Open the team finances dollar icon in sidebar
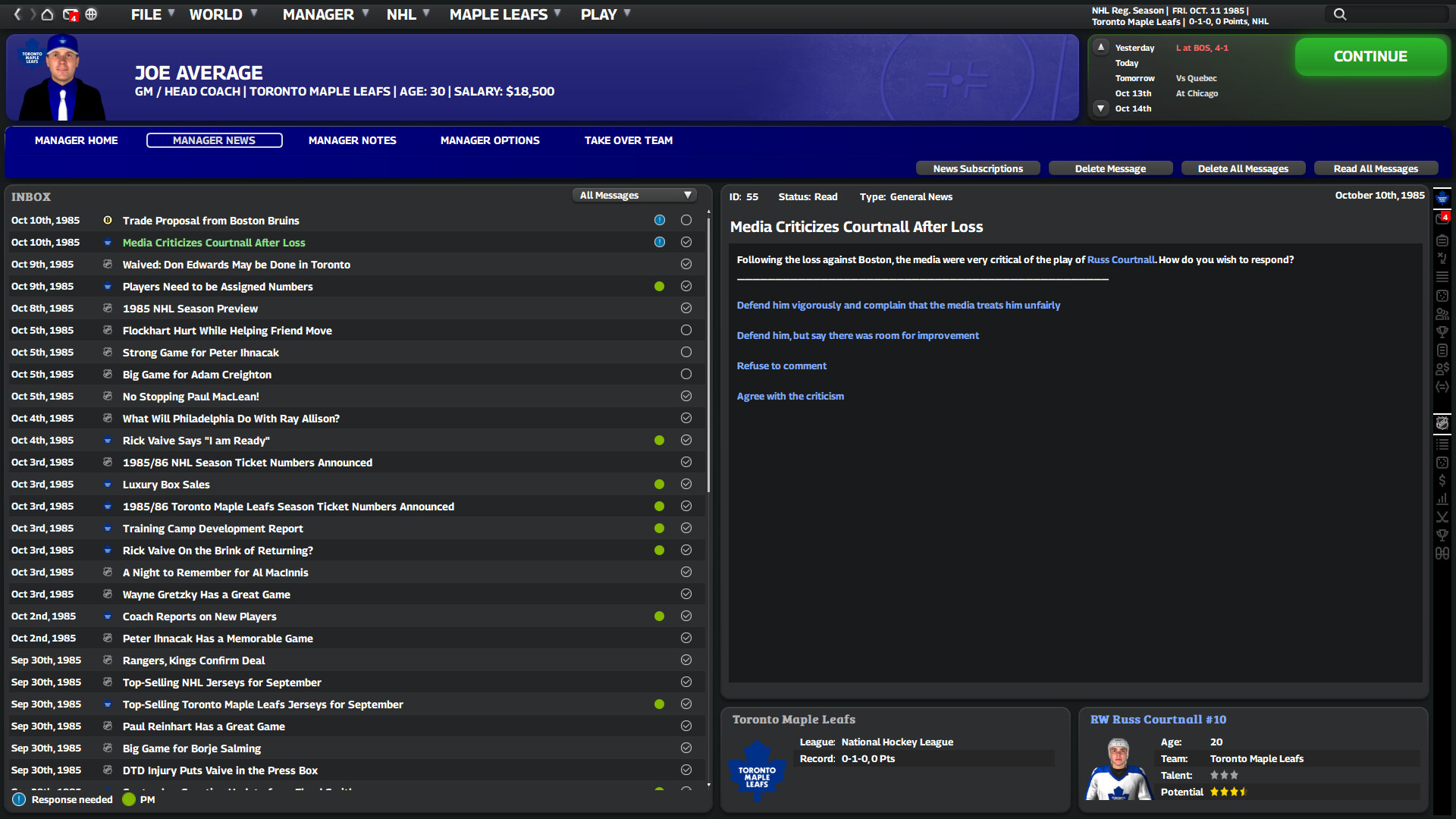Screen dimensions: 1456x819 1443,480
